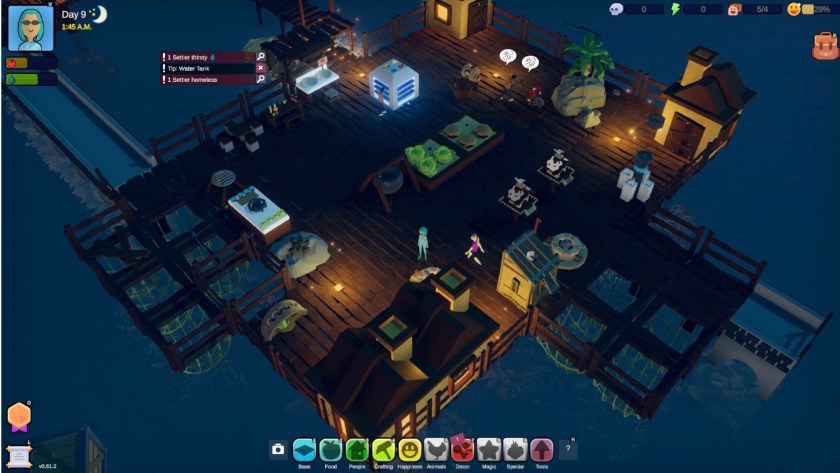Select the Animals category
840x473 pixels.
tap(435, 450)
